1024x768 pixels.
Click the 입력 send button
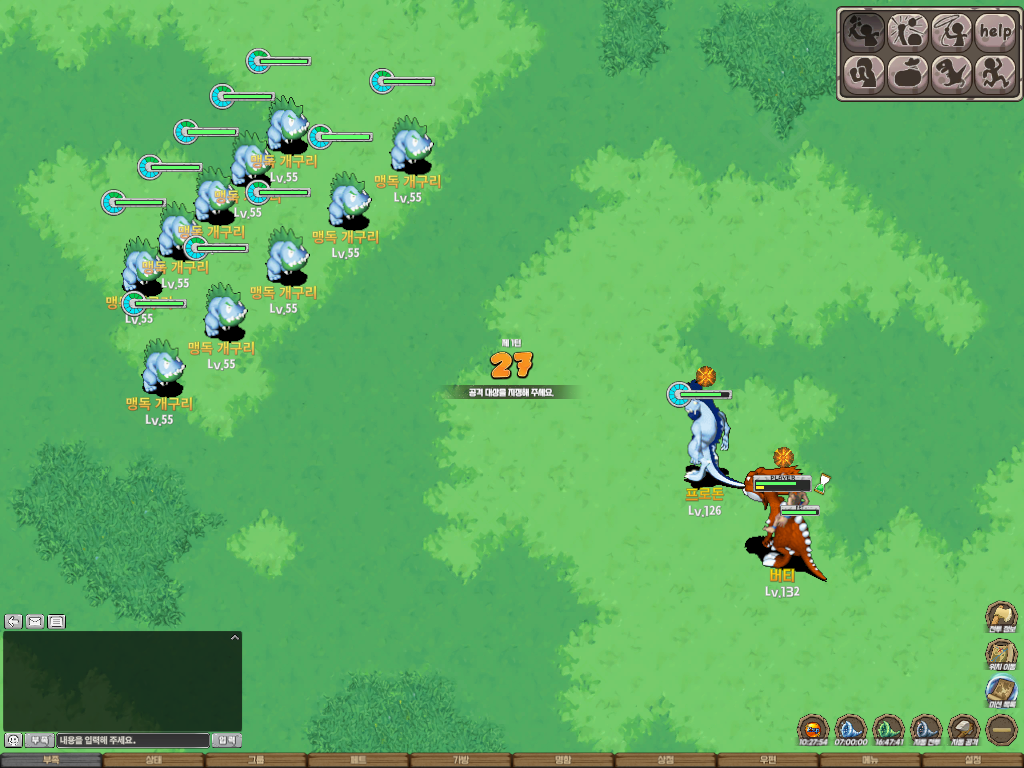[x=227, y=741]
